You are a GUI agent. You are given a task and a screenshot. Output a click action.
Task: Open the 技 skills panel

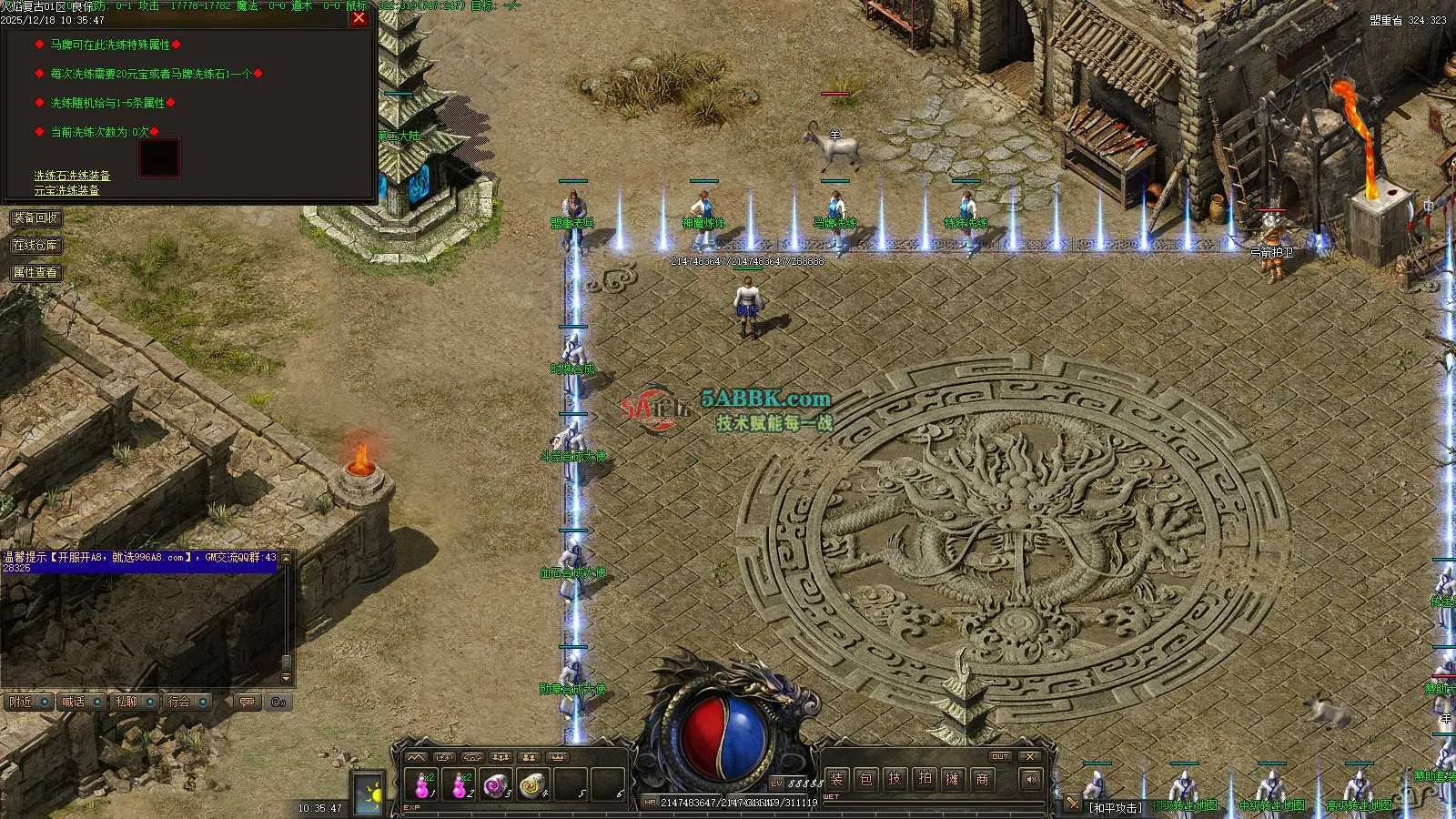(895, 779)
